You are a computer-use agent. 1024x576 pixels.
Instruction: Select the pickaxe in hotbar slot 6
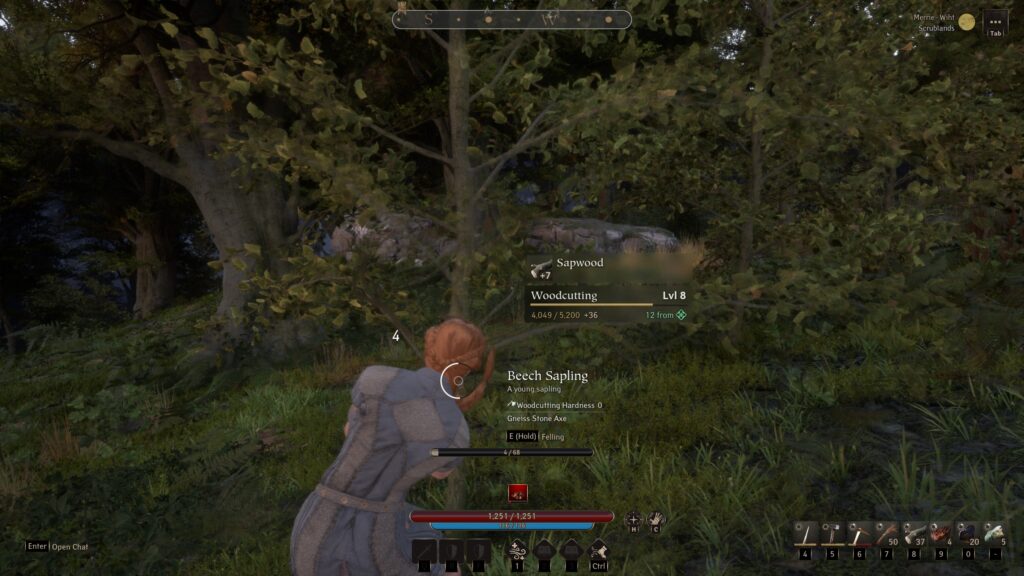[859, 534]
